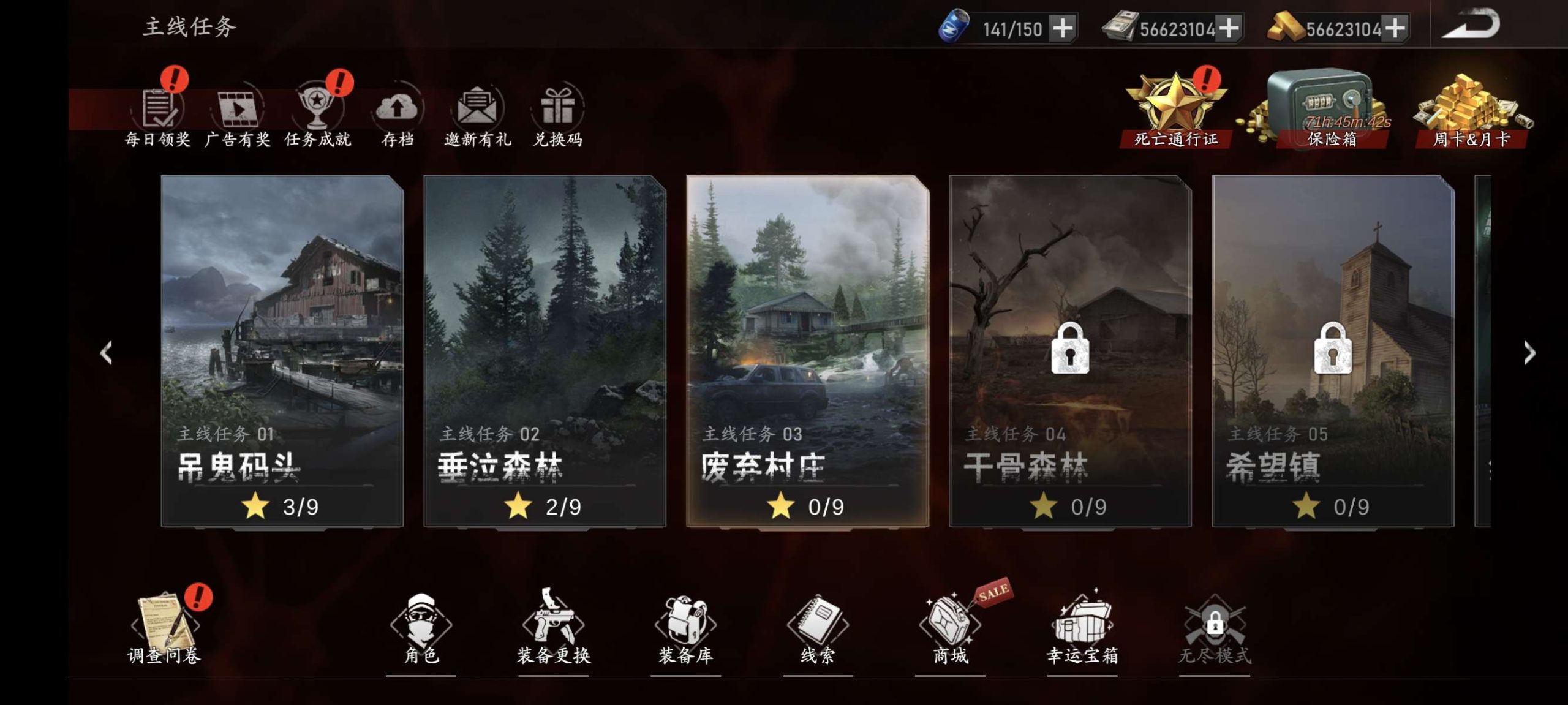The width and height of the screenshot is (1568, 705).
Task: Add energy with the 141/150 plus button
Action: 1064,28
